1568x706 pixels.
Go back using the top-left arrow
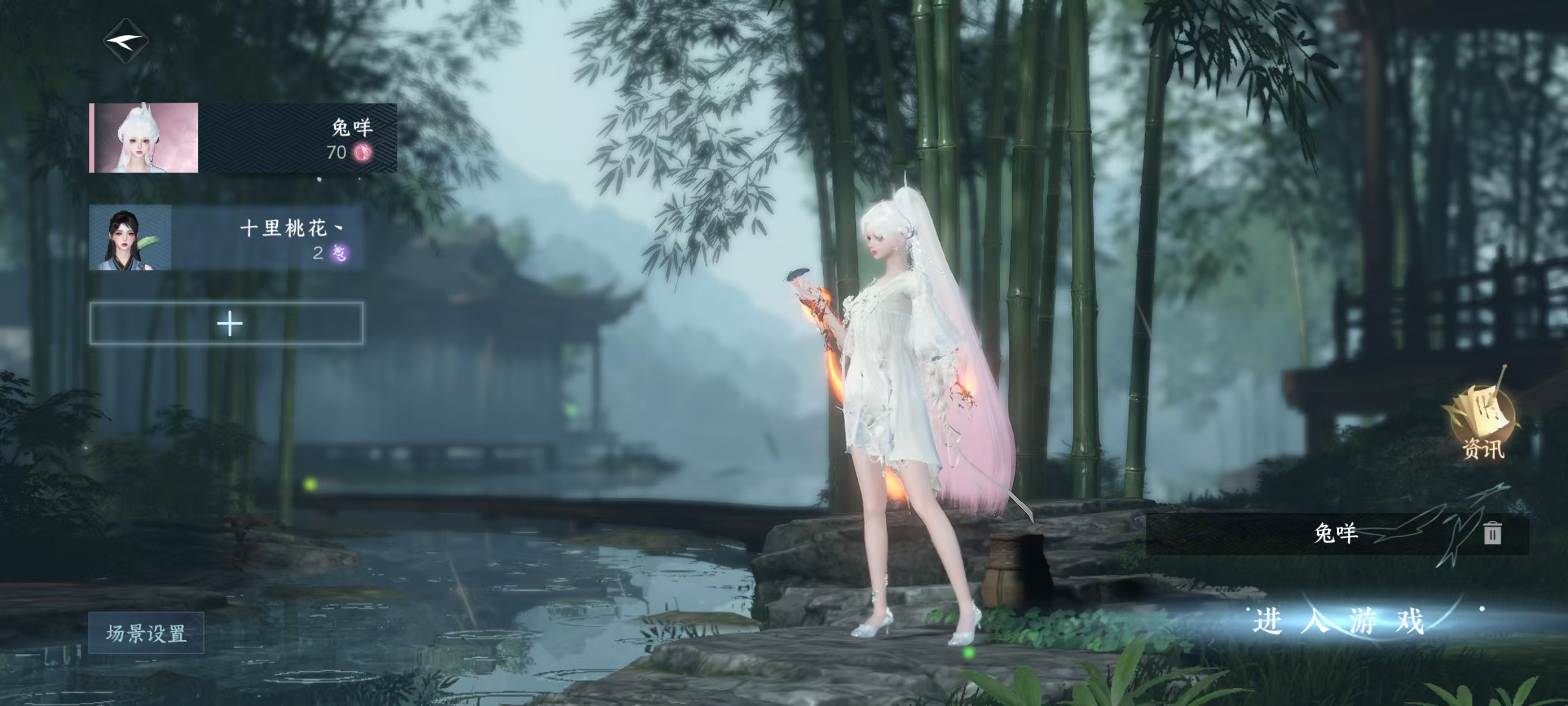[126, 41]
